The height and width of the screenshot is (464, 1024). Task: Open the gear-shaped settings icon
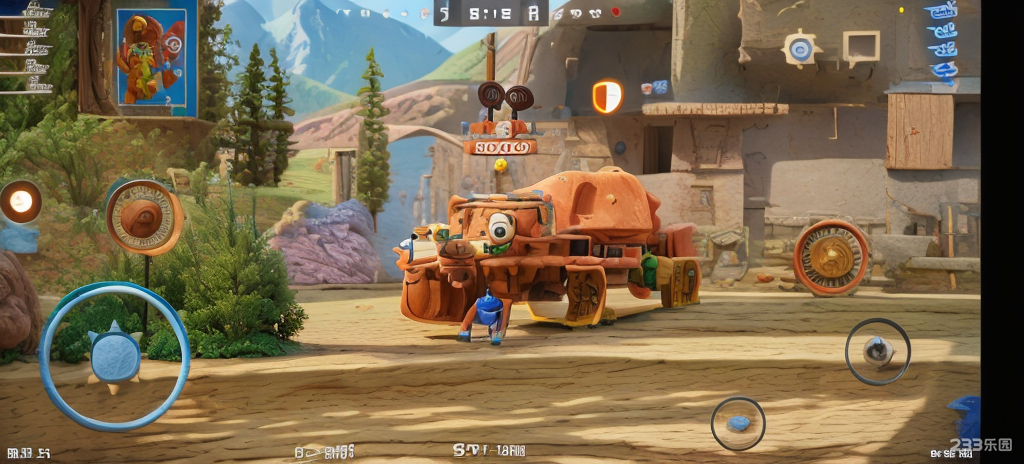(798, 48)
